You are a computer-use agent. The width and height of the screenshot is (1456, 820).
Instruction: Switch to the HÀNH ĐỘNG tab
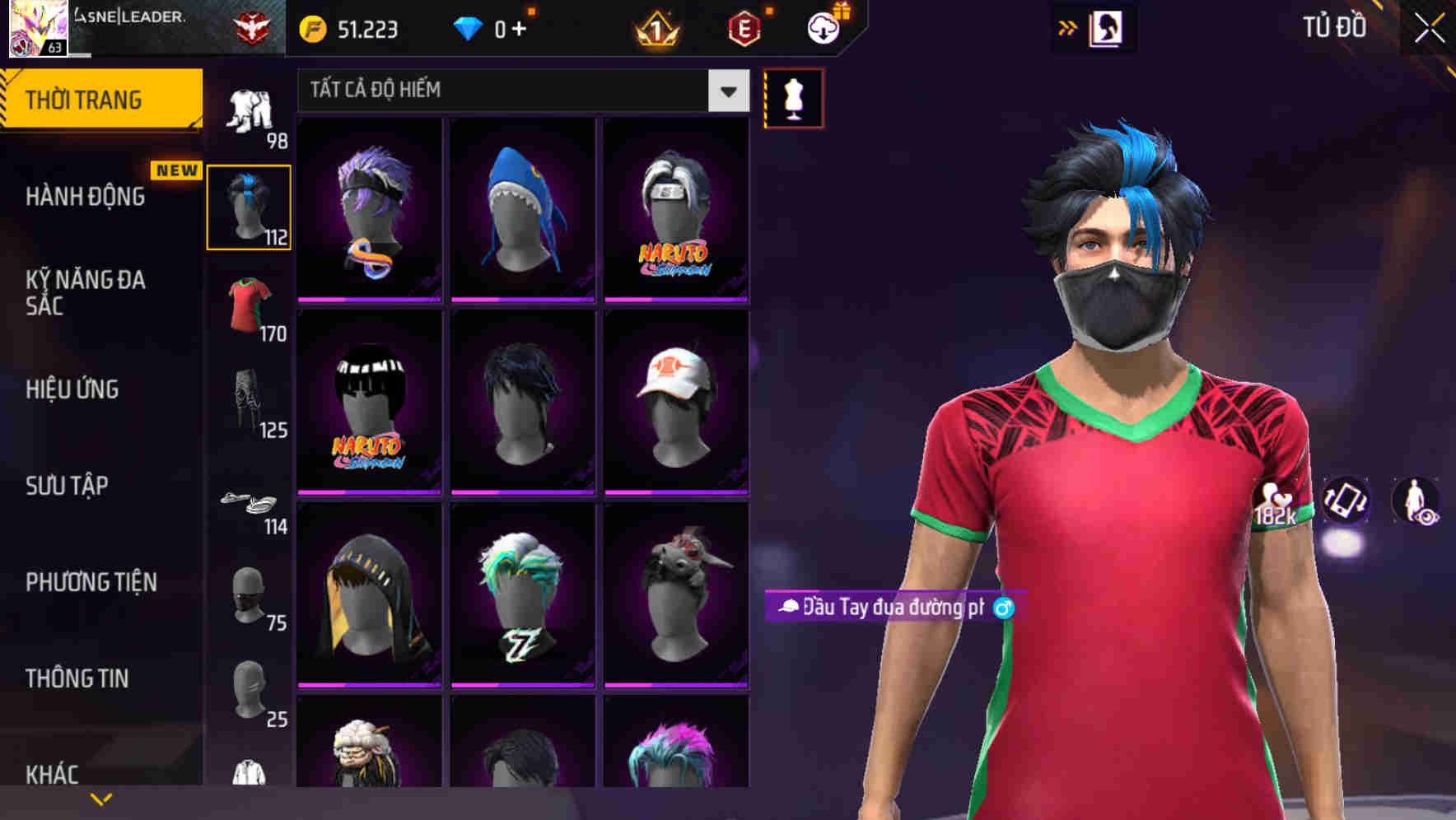85,196
